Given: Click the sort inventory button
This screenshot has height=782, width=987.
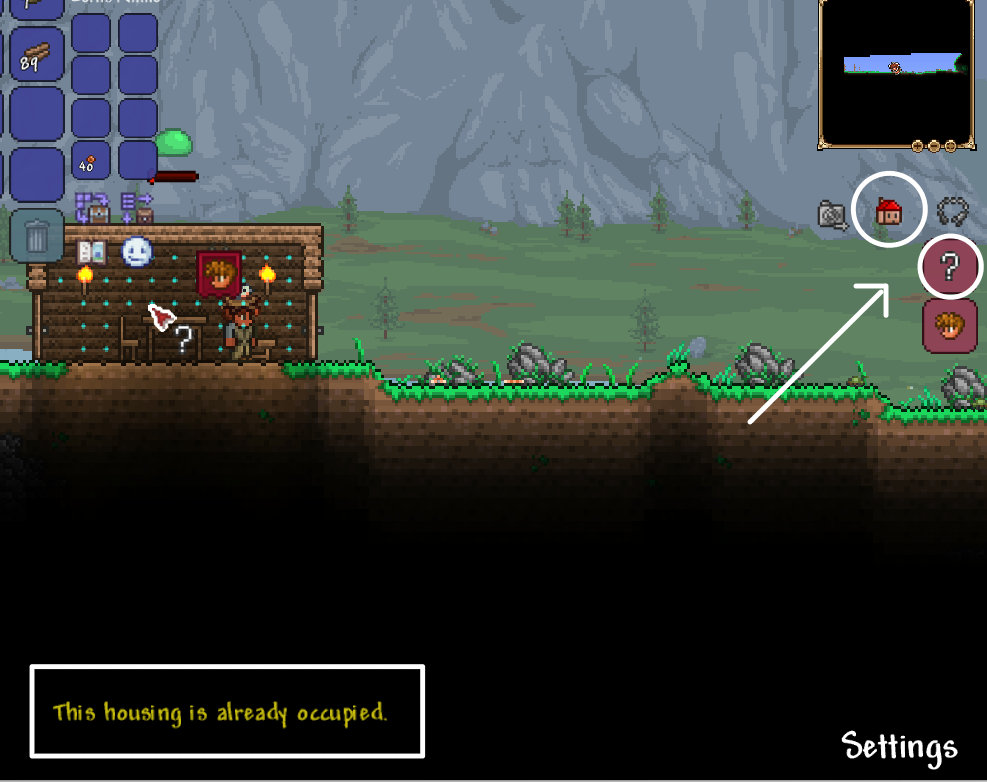Looking at the screenshot, I should point(136,207).
